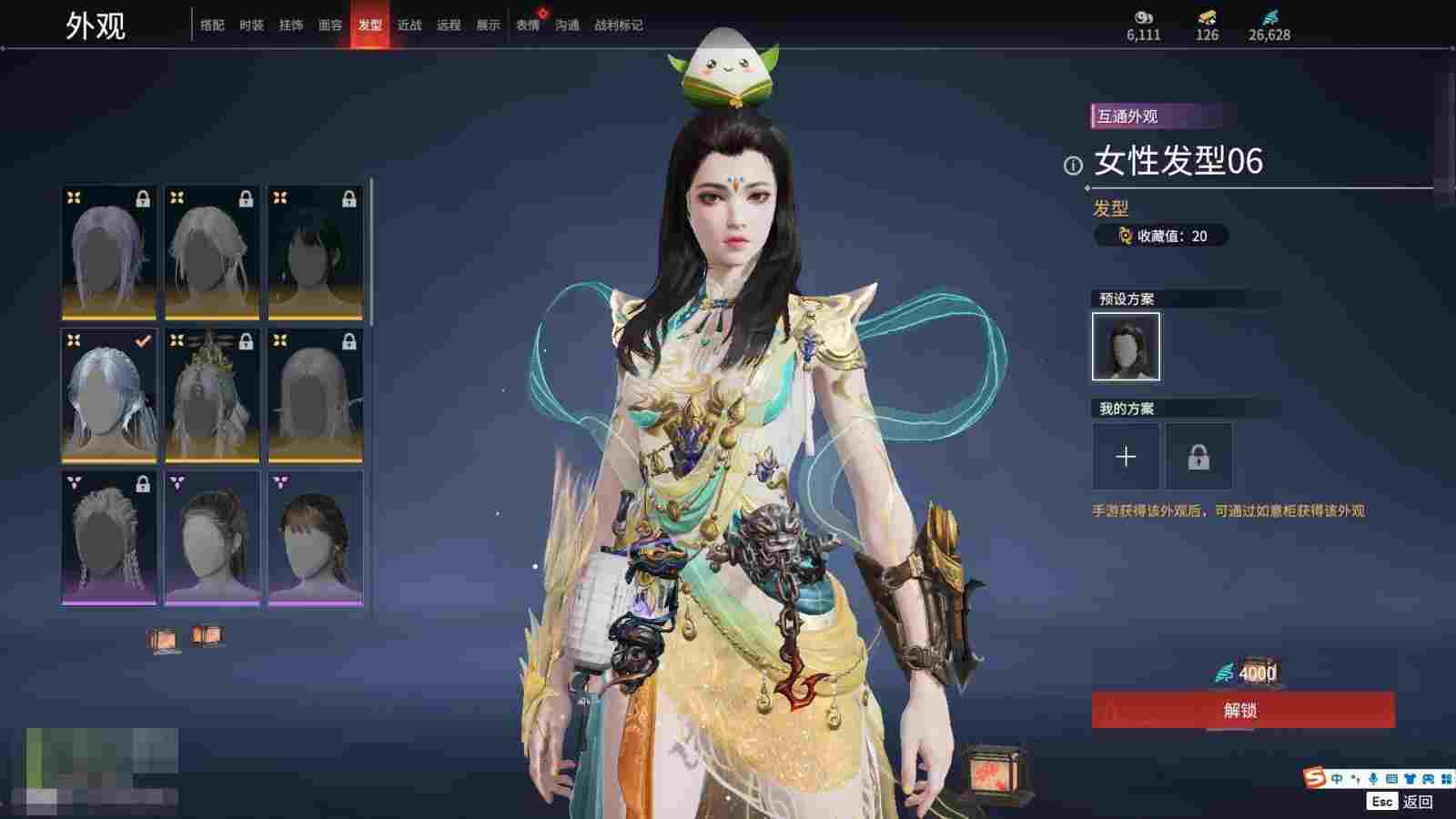Viewport: 1456px width, 819px height.
Task: Open the 战利标记 tab
Action: (x=618, y=25)
